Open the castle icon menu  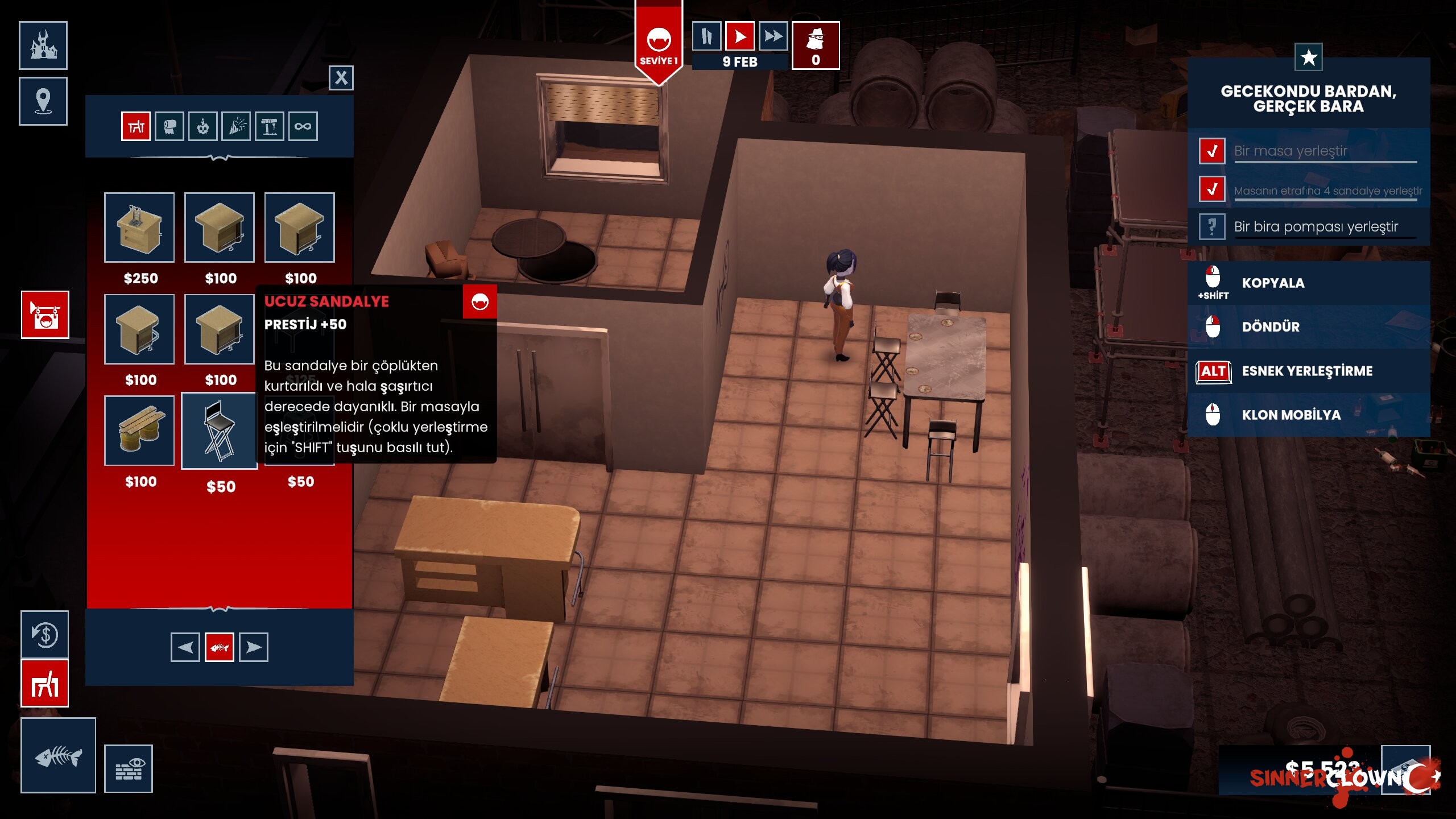pos(43,45)
